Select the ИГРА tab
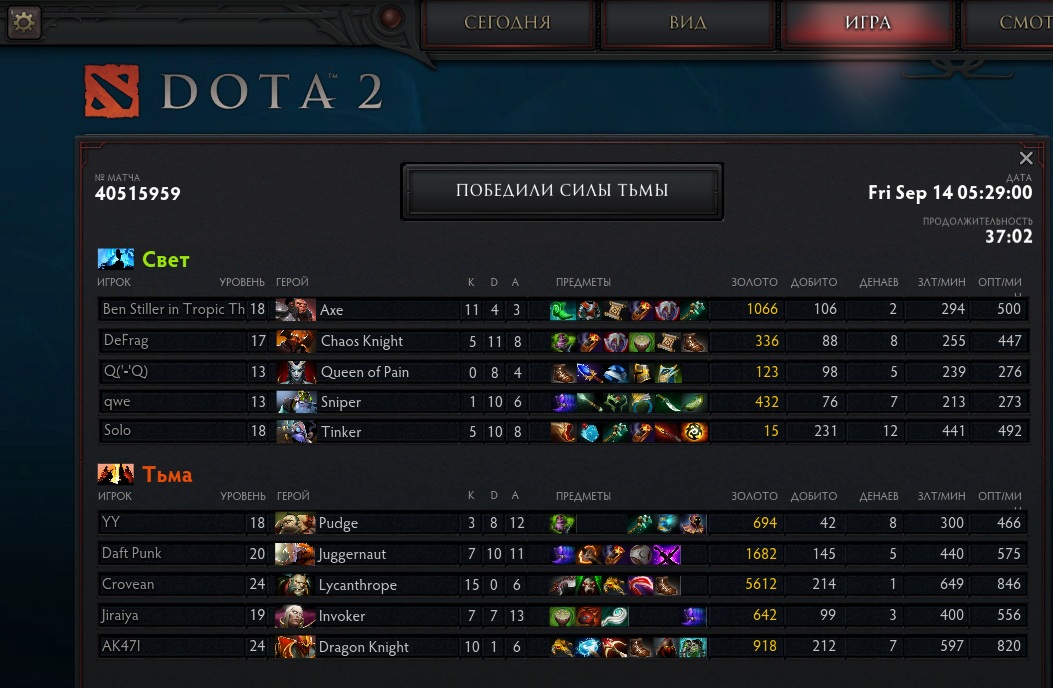 867,23
